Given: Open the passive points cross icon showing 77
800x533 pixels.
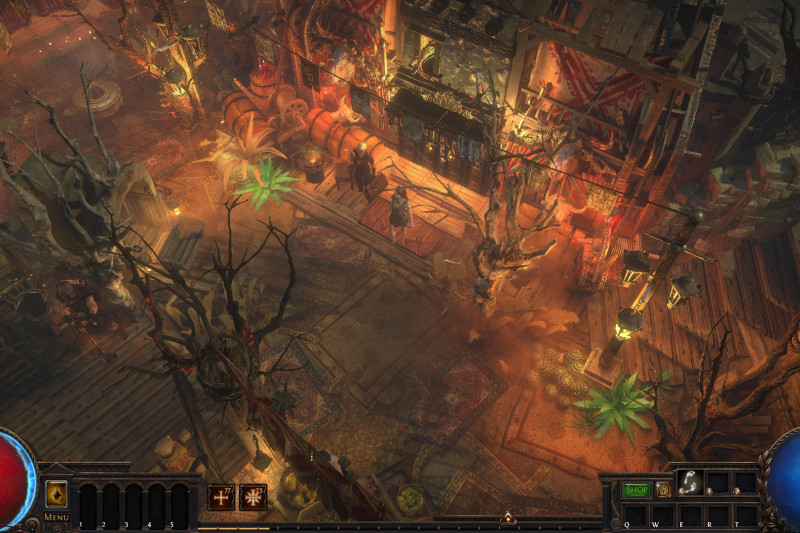Looking at the screenshot, I should (x=221, y=496).
